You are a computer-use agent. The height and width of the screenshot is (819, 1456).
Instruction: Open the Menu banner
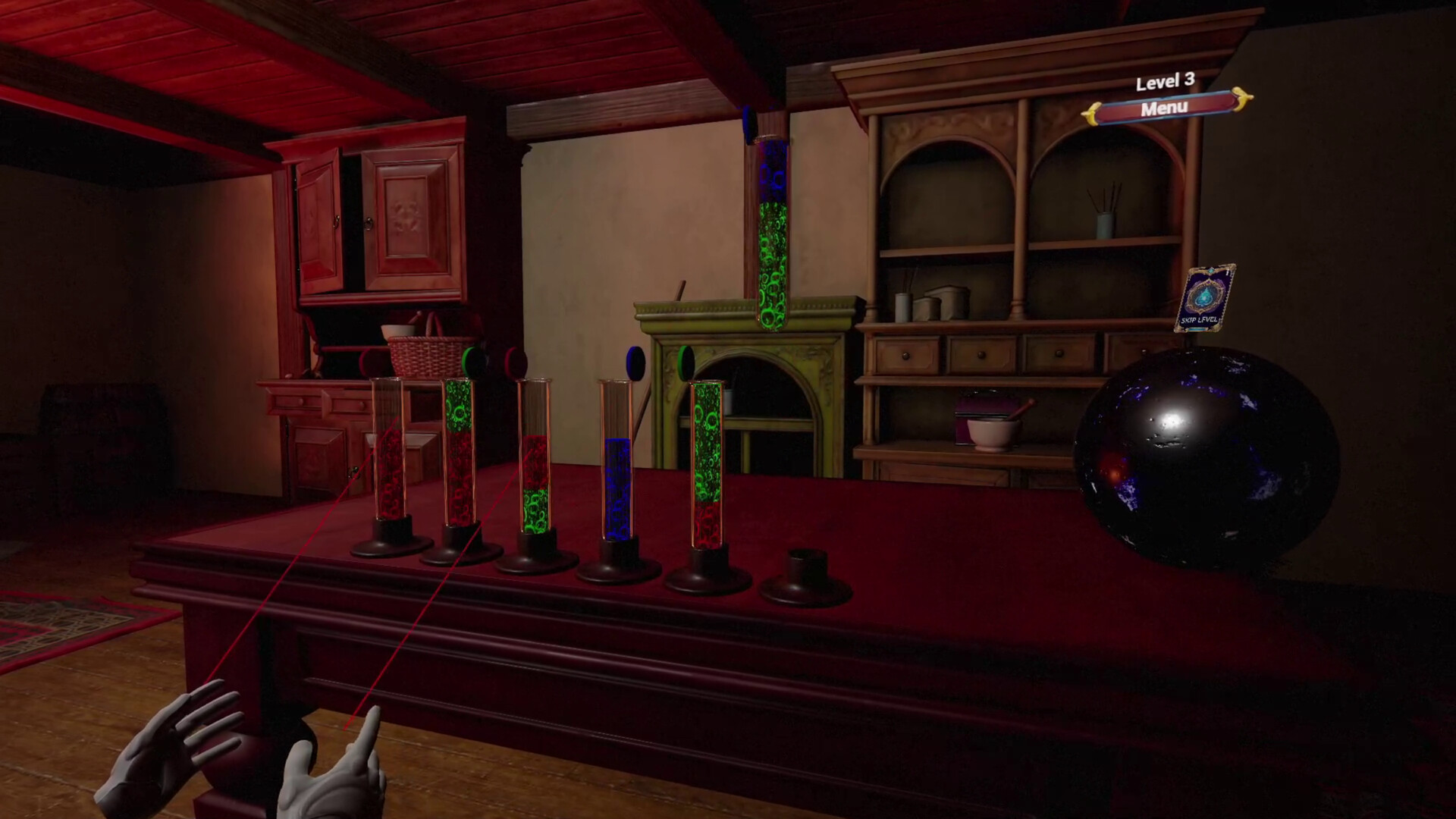[x=1166, y=108]
